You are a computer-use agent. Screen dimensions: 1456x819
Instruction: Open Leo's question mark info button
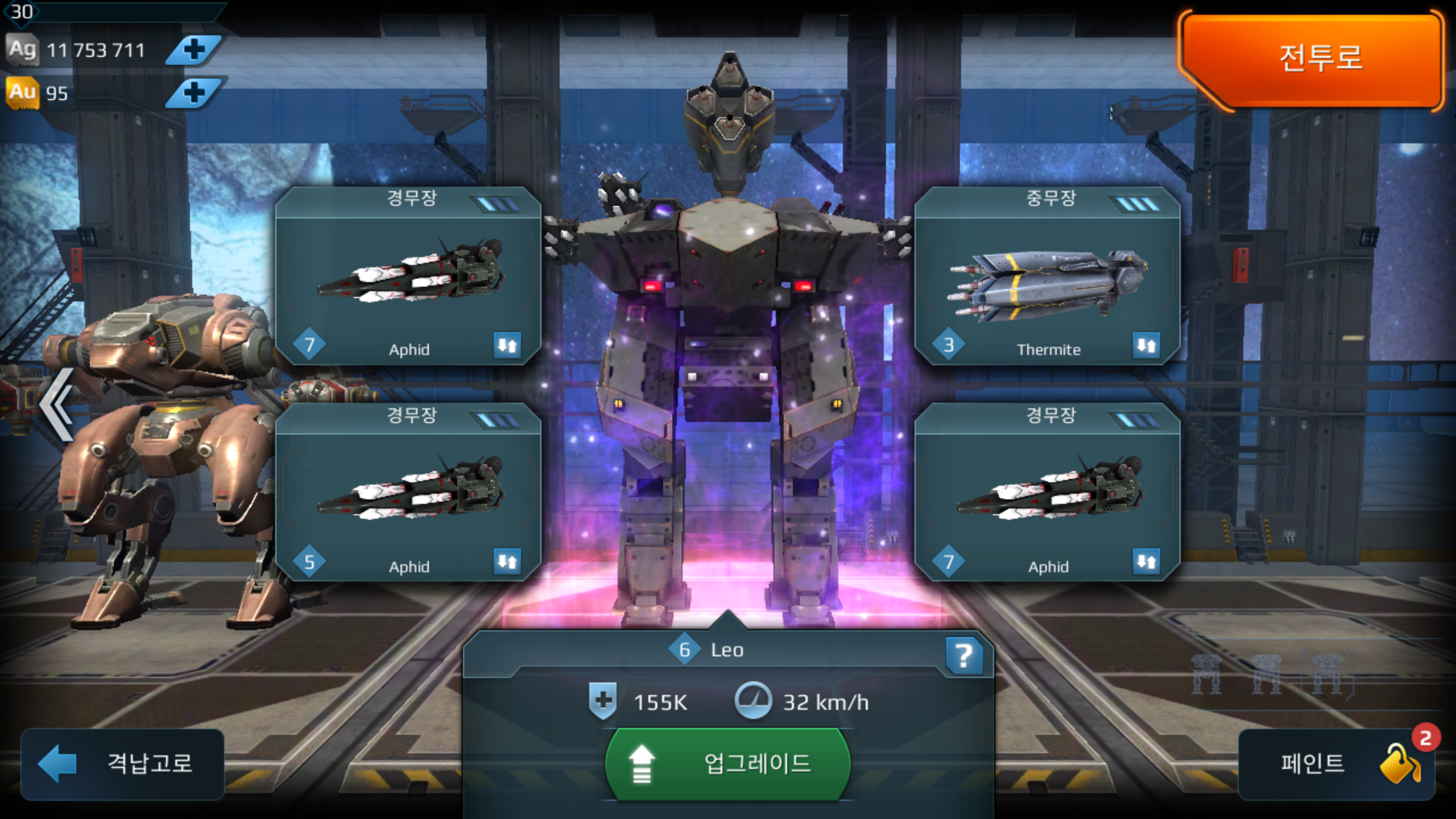click(x=964, y=656)
